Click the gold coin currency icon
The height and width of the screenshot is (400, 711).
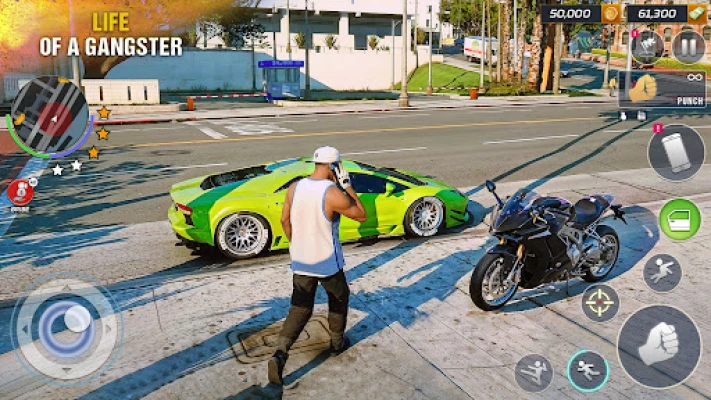(610, 14)
